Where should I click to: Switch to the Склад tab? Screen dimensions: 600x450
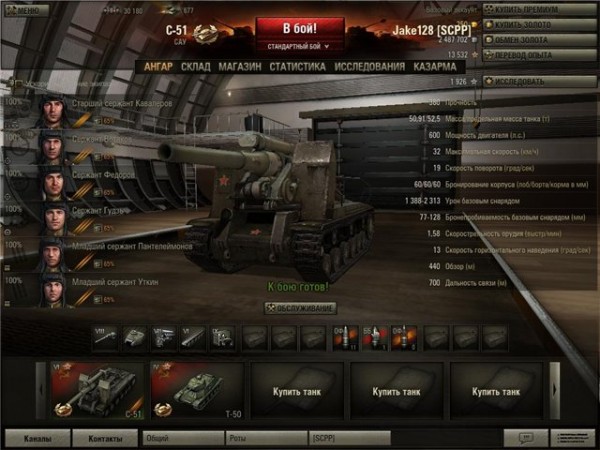pos(195,66)
